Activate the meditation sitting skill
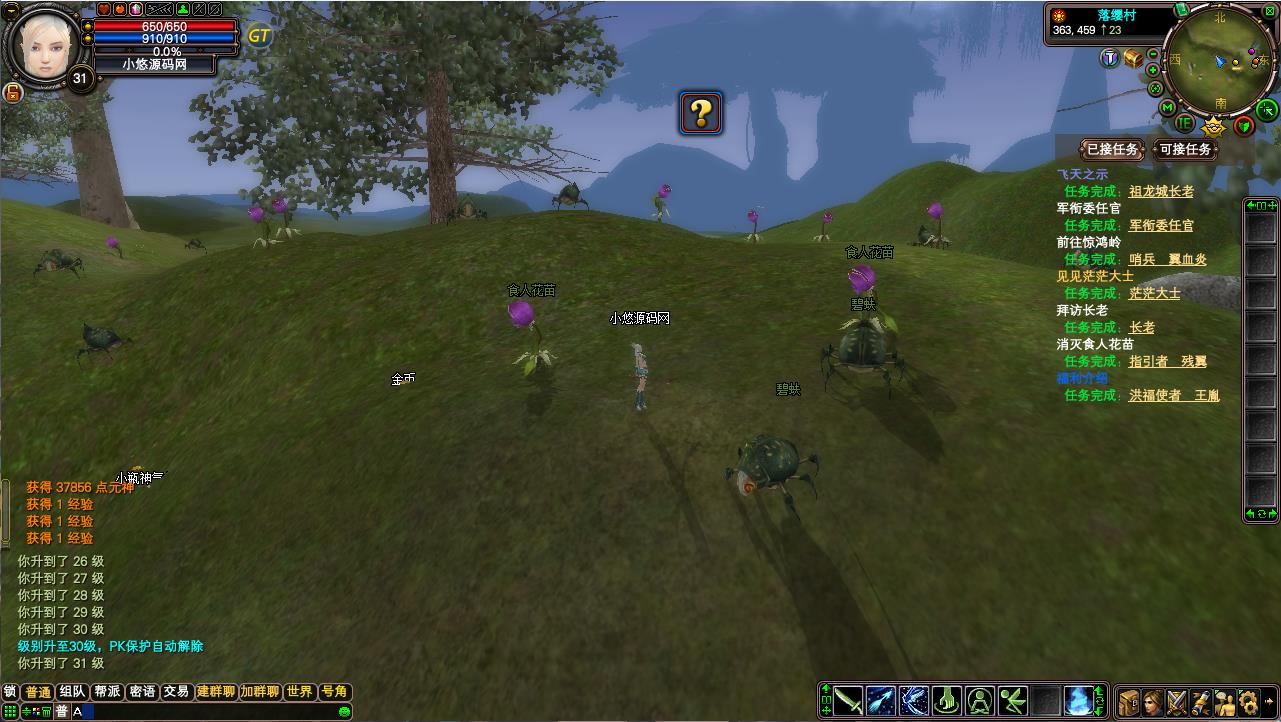1281x722 pixels. click(x=980, y=700)
